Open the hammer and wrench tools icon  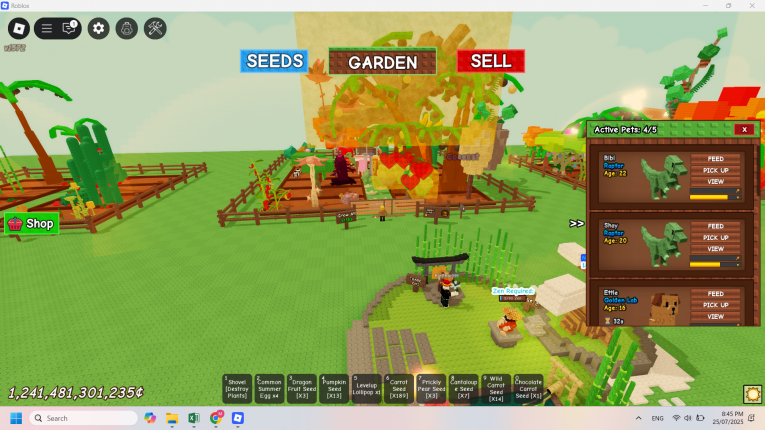point(155,28)
